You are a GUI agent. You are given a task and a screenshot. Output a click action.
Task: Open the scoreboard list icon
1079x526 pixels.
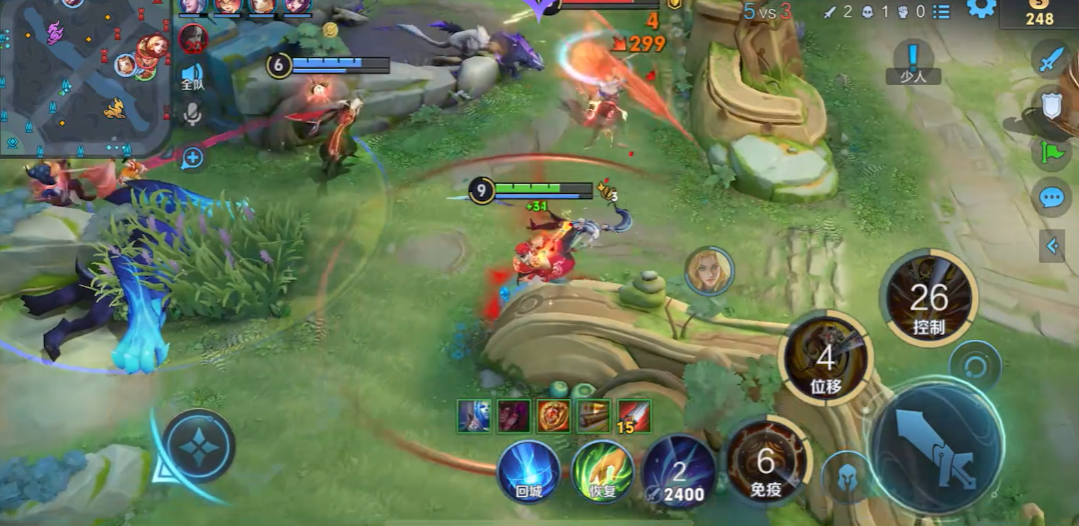coord(941,11)
